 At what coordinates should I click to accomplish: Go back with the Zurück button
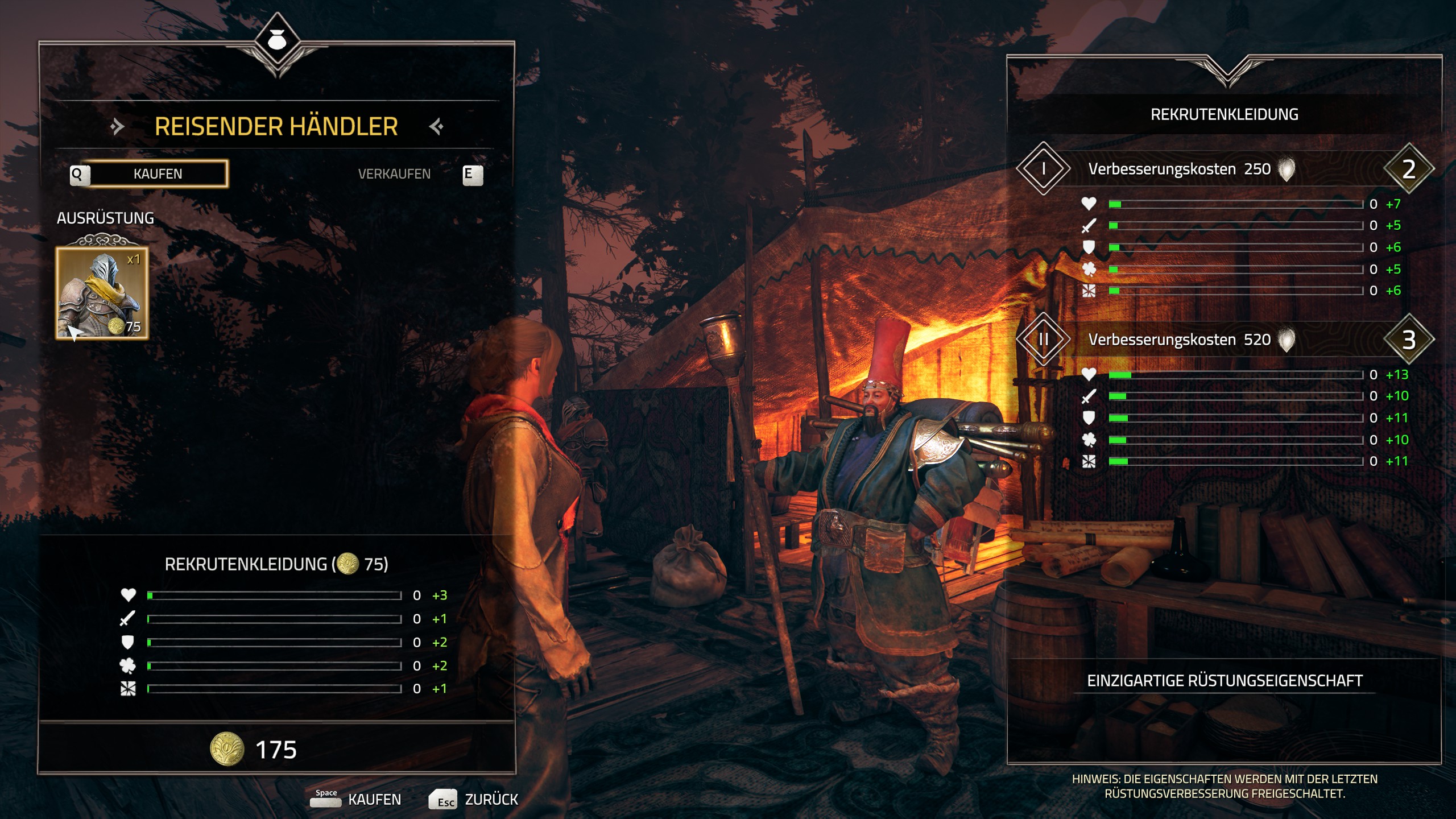(474, 799)
